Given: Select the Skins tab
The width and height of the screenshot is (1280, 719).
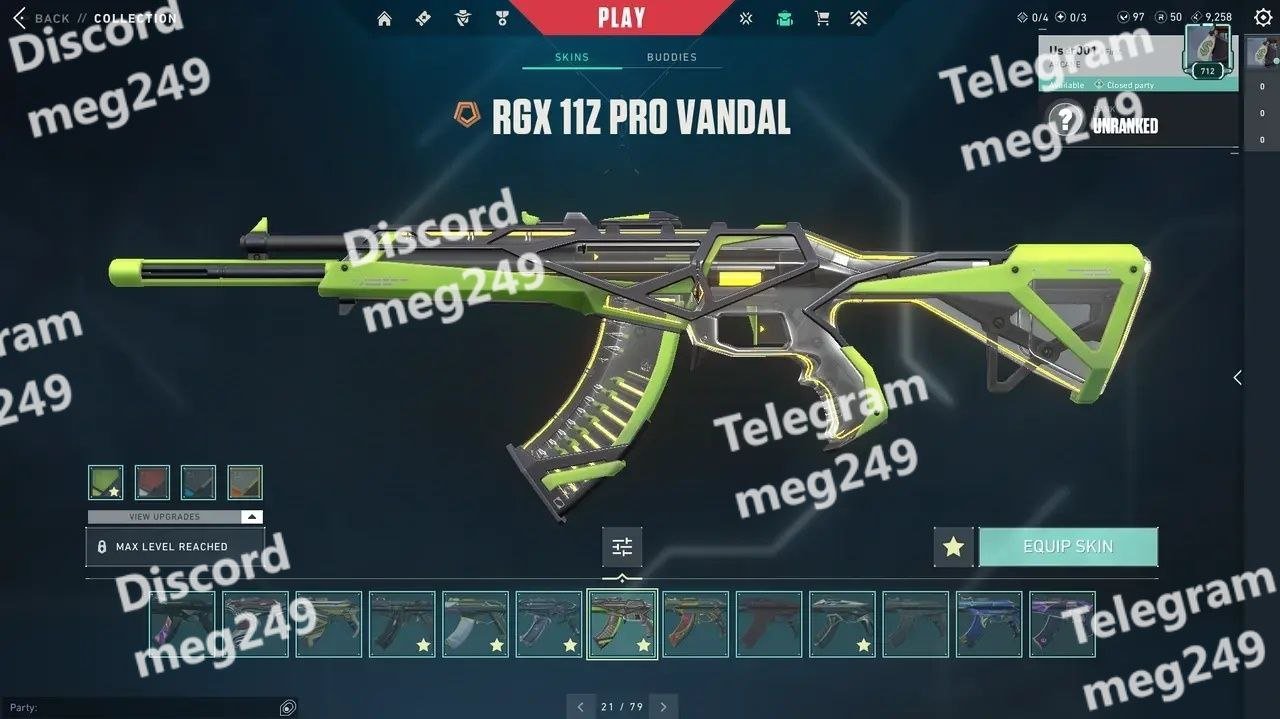Looking at the screenshot, I should 572,57.
